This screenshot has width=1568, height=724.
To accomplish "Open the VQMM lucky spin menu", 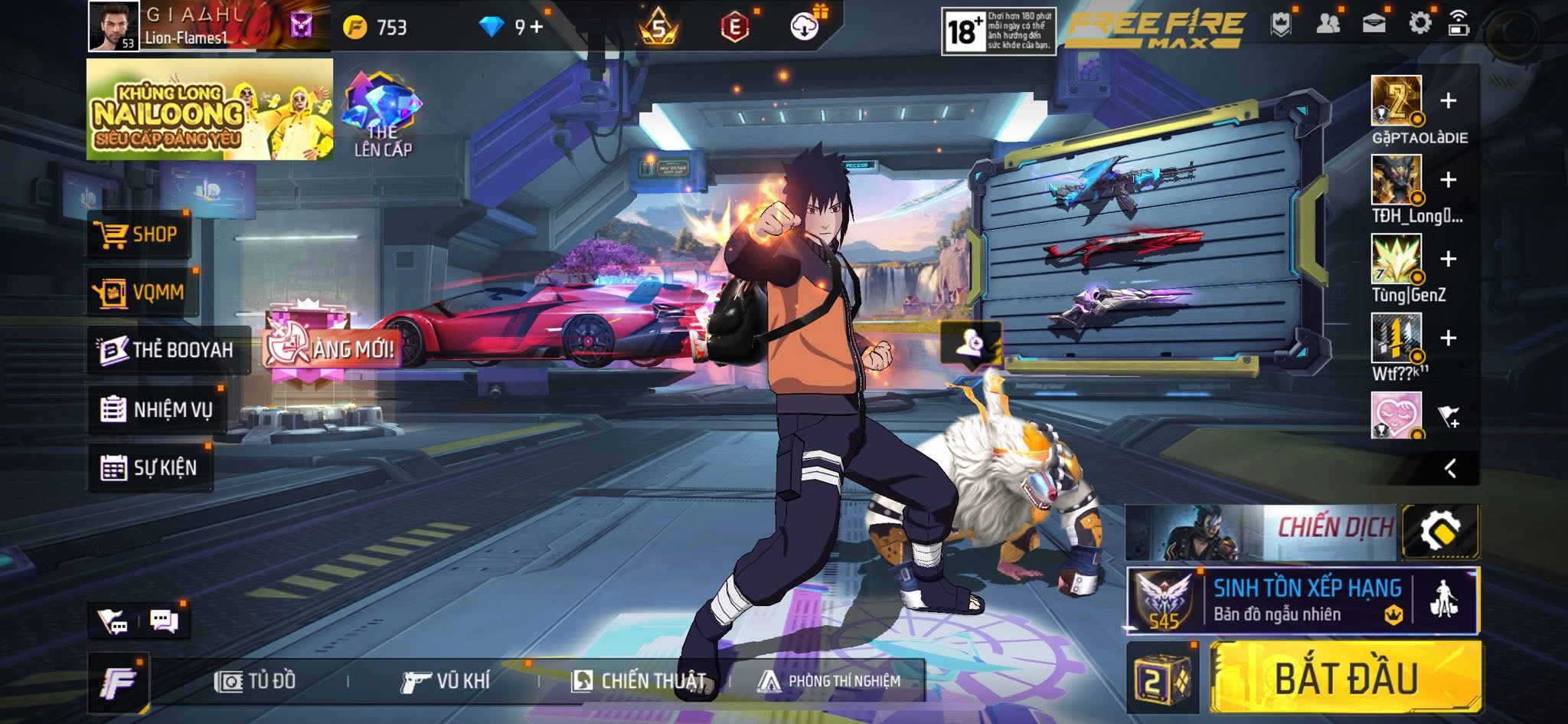I will (142, 292).
